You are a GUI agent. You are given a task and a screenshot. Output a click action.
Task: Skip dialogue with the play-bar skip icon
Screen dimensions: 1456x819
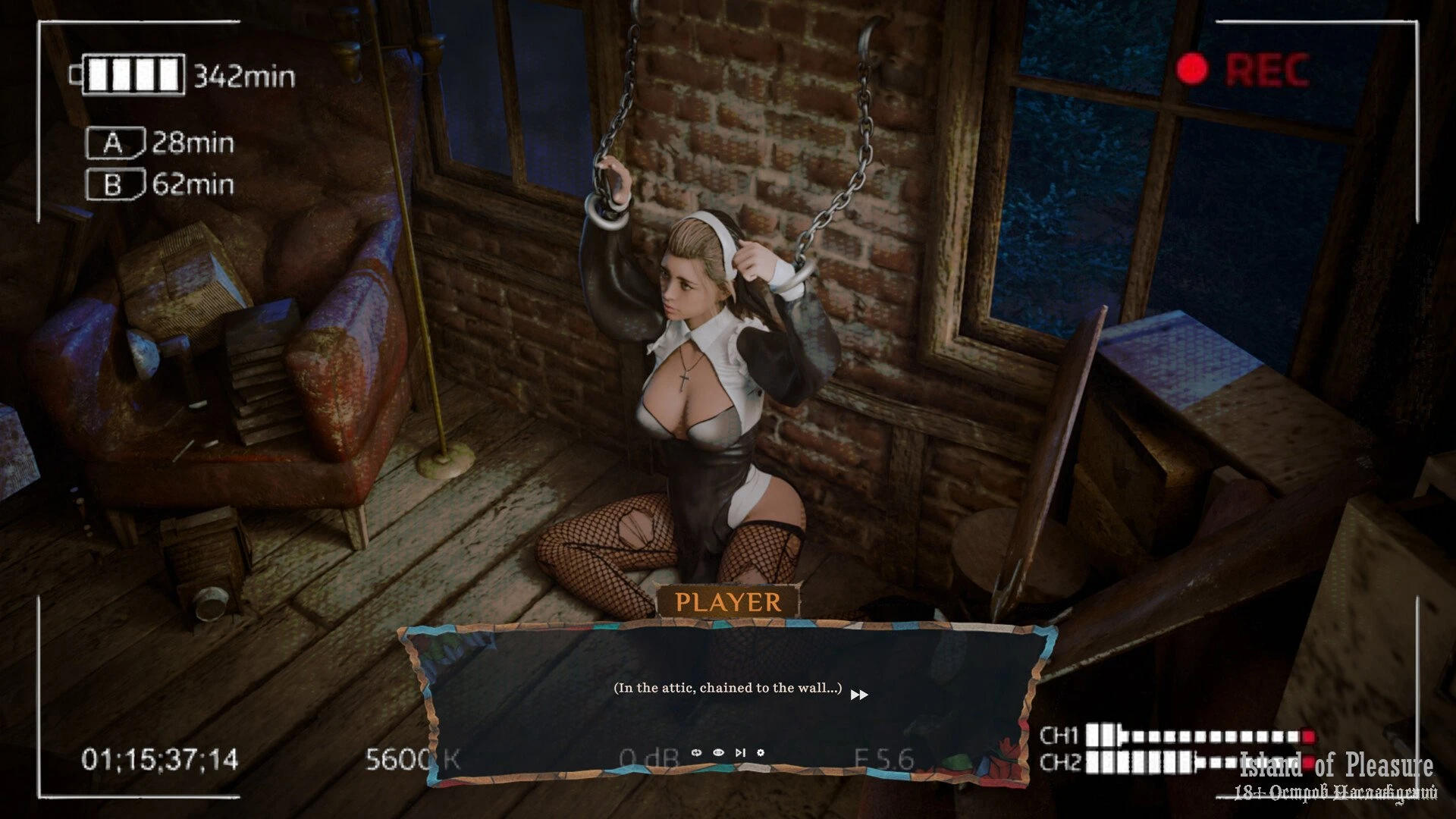[740, 752]
